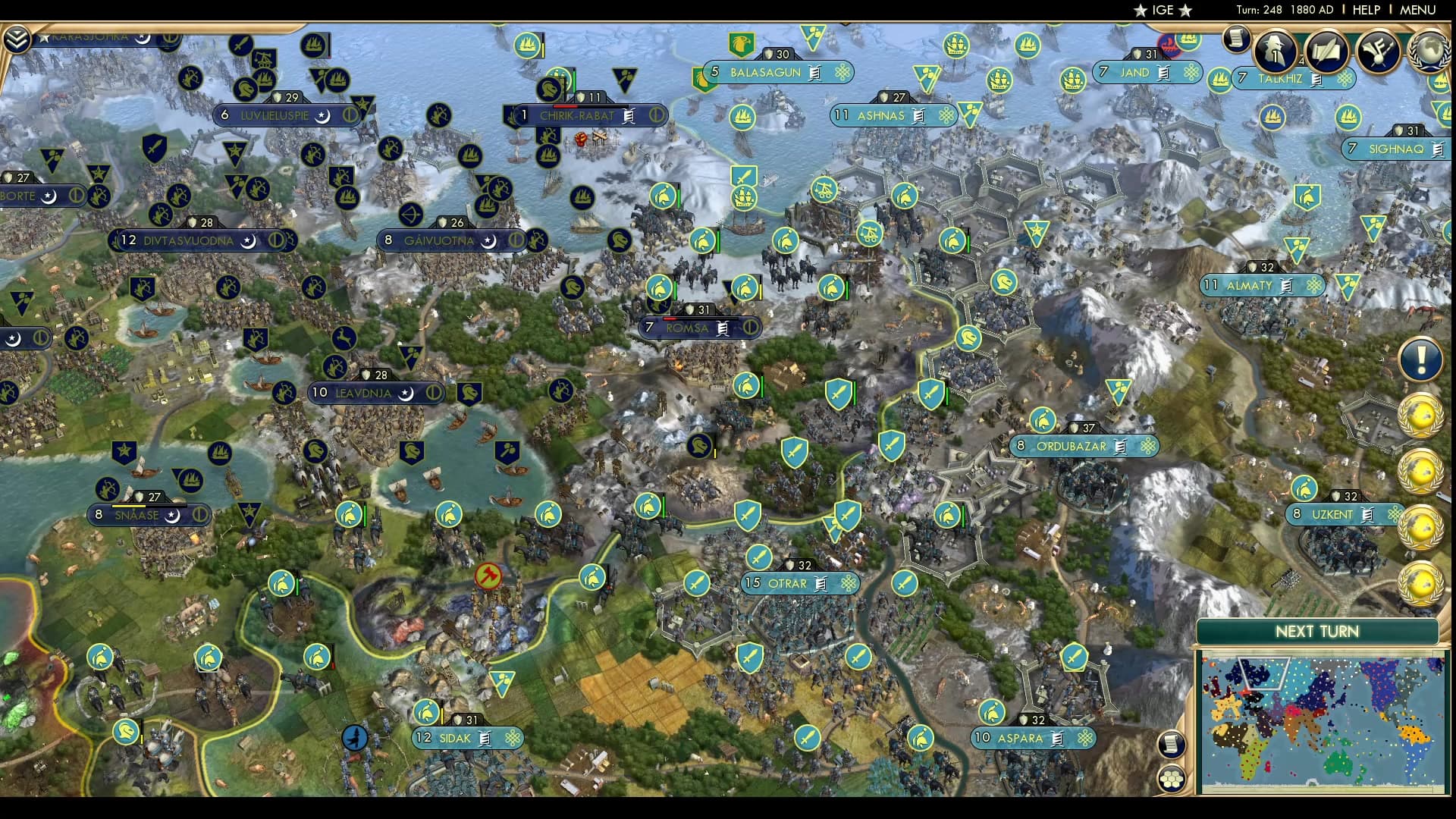Viewport: 1456px width, 819px height.
Task: Click the small scroll icon left of the spy
Action: (1235, 39)
